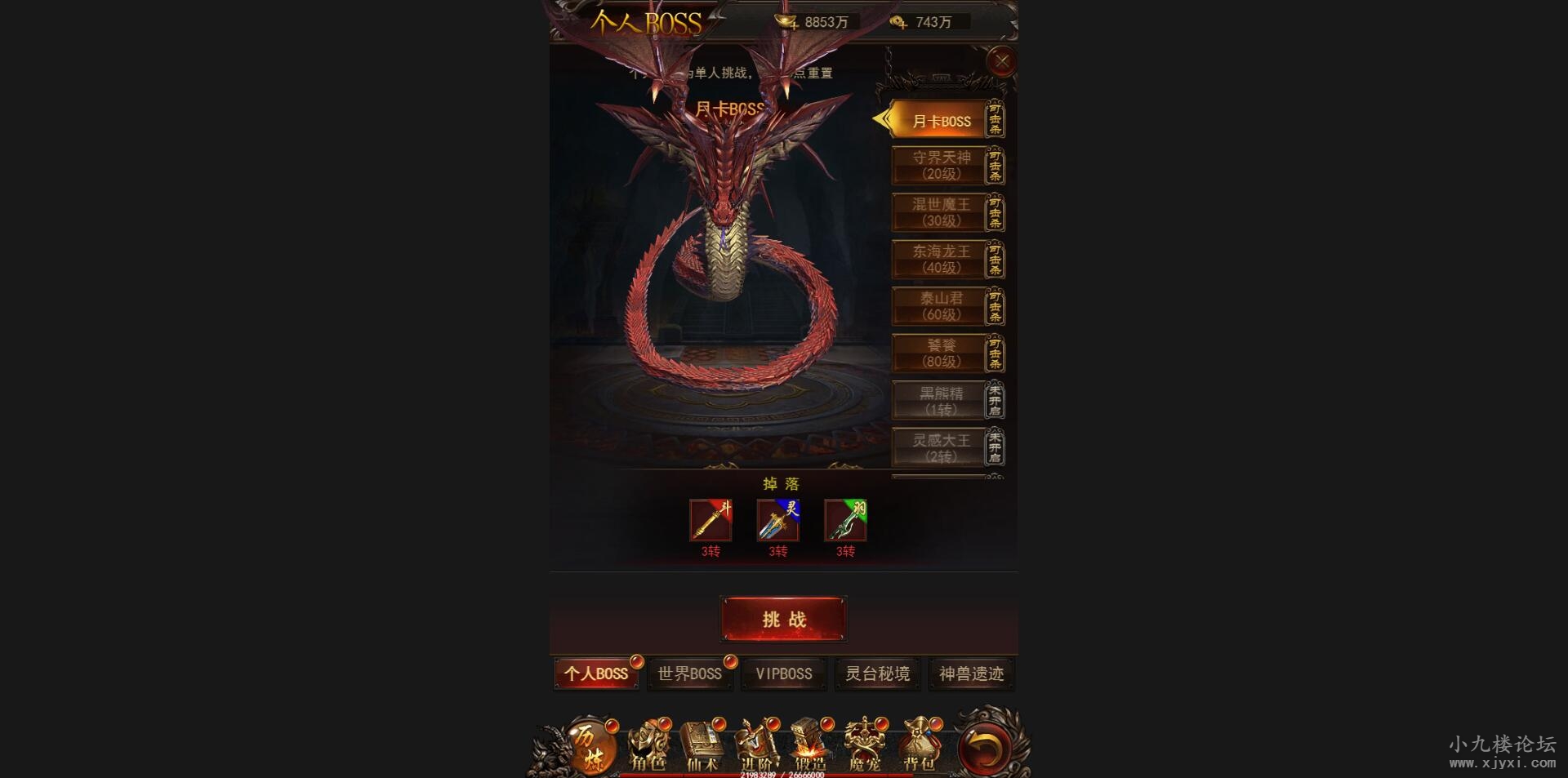Switch to the VIPBOSS tab
This screenshot has height=778, width=1568.
coord(783,674)
